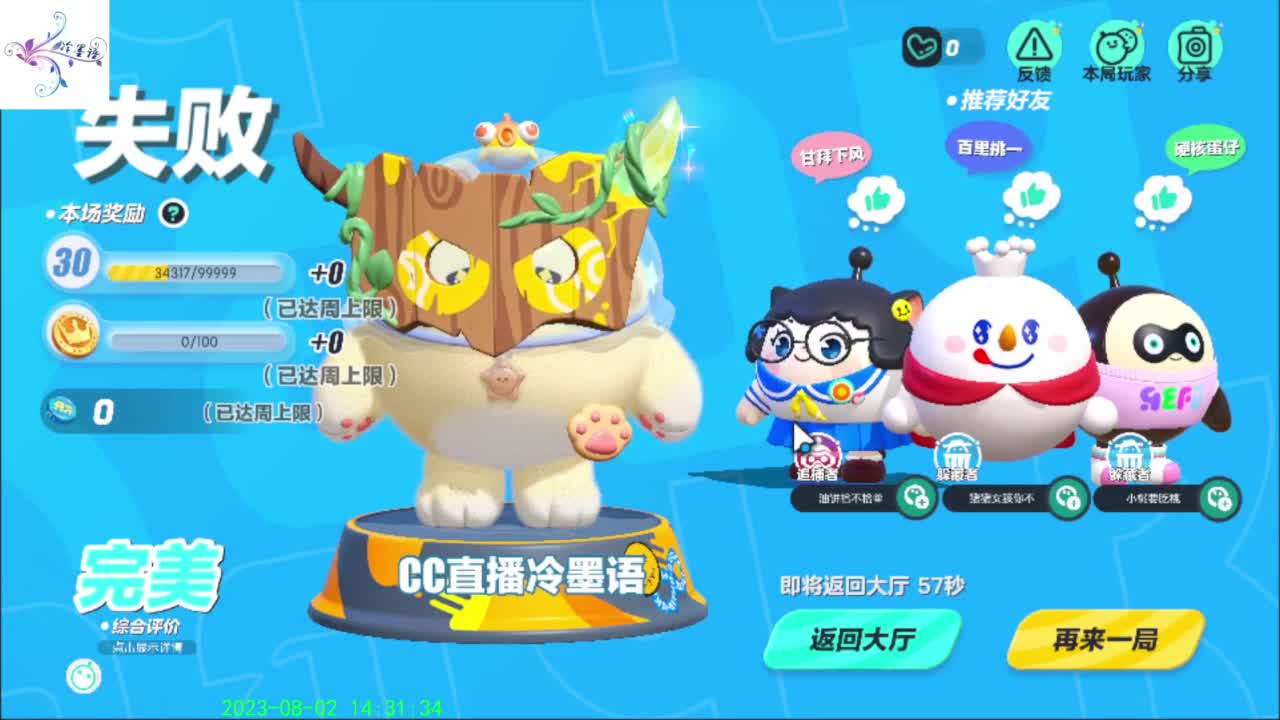Image resolution: width=1280 pixels, height=720 pixels.
Task: Click the heart-shaped like counter icon
Action: pyautogui.click(x=923, y=44)
